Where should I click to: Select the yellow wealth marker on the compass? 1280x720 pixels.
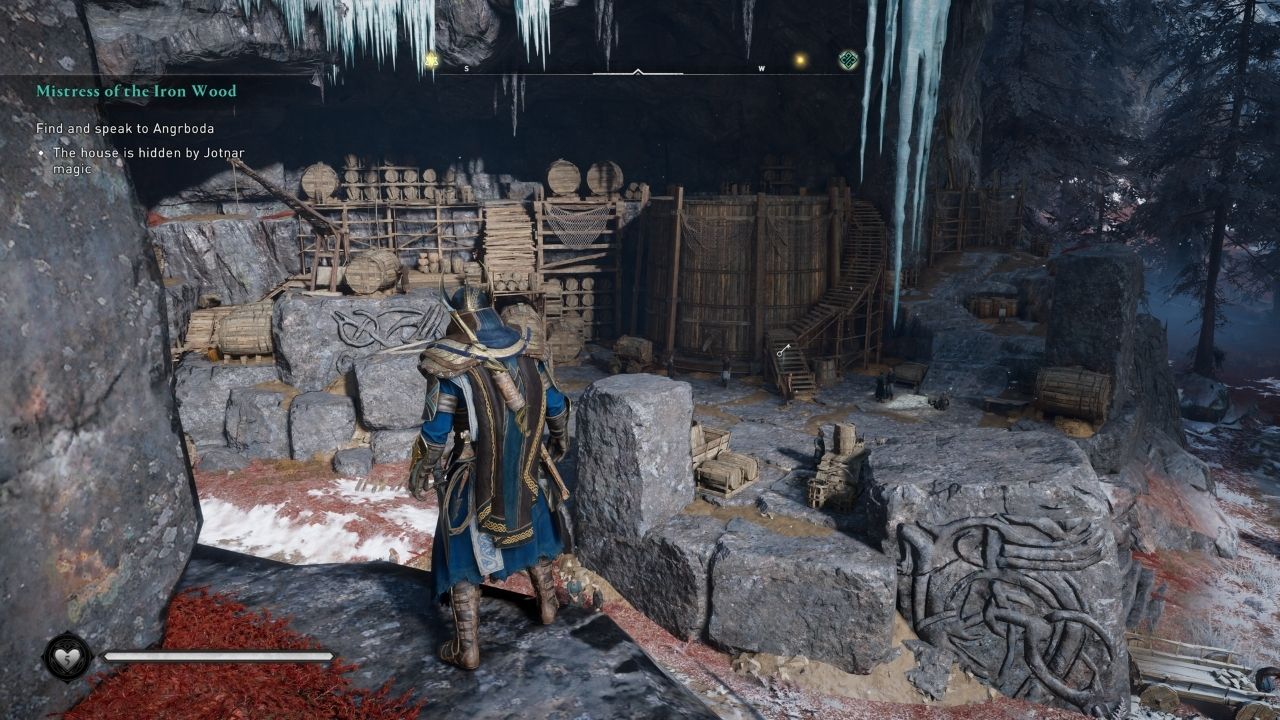click(x=432, y=61)
